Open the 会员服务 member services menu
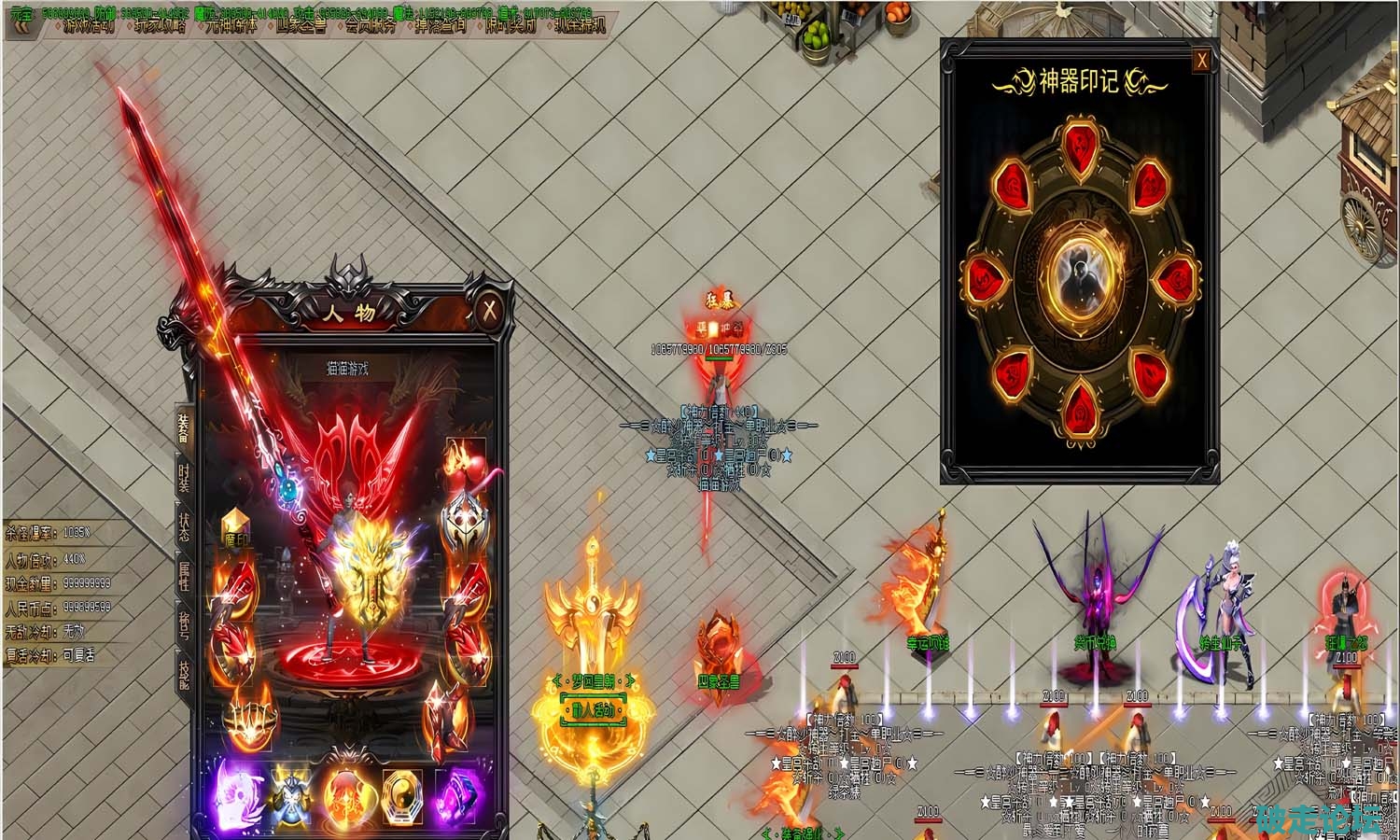 (370, 25)
